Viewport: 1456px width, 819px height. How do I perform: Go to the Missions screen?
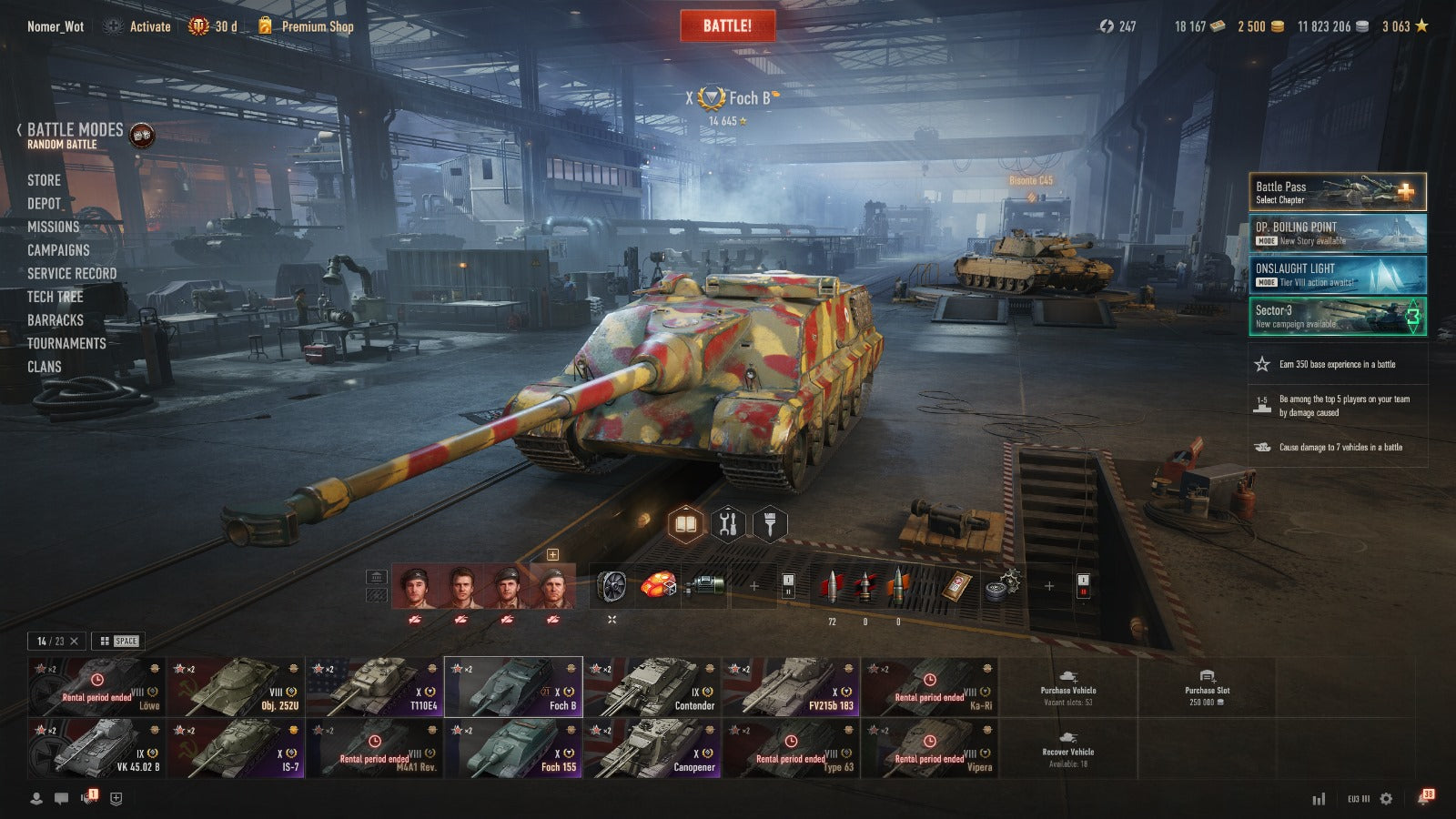pos(53,227)
